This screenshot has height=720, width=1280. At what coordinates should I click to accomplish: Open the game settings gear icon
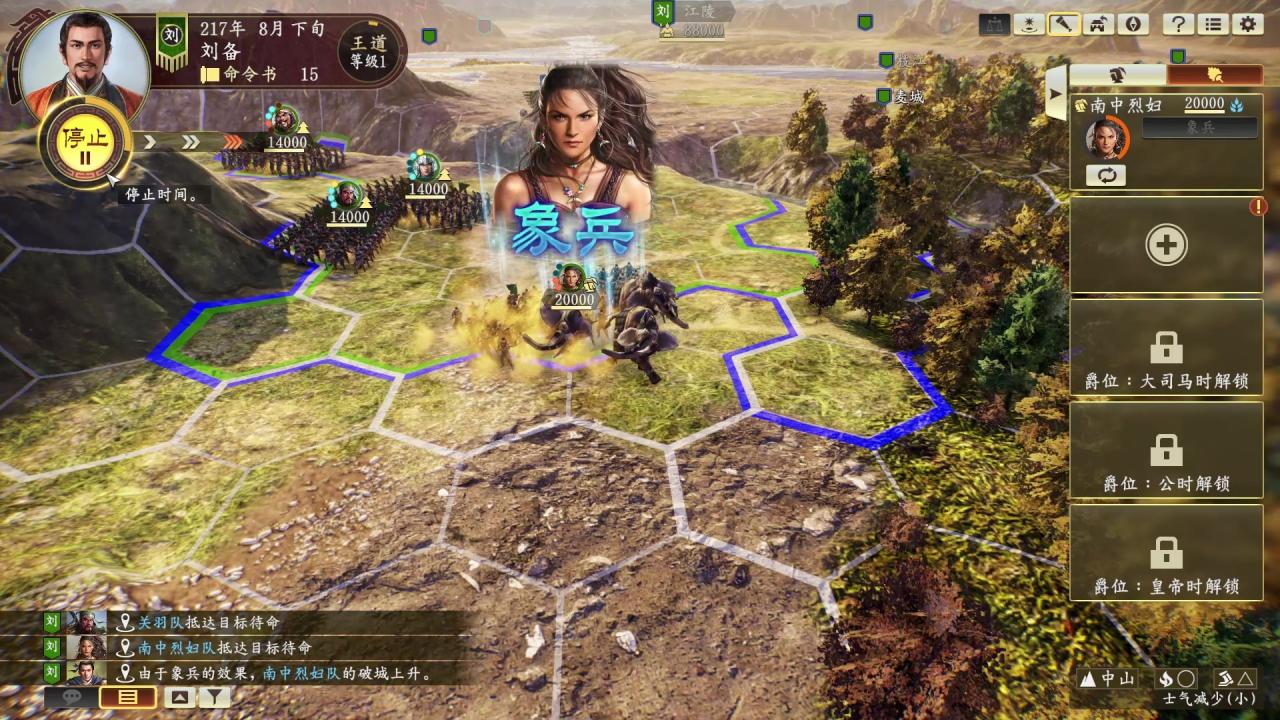[1245, 24]
